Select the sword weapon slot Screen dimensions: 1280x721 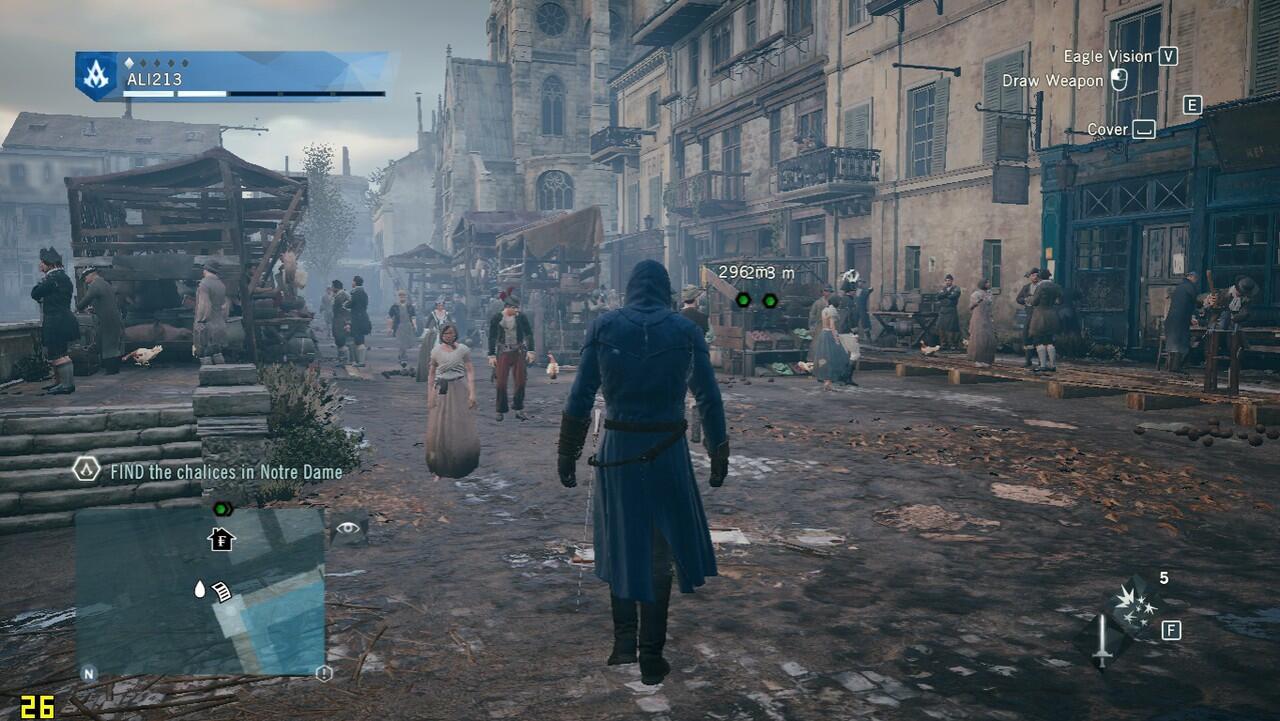click(x=1102, y=641)
